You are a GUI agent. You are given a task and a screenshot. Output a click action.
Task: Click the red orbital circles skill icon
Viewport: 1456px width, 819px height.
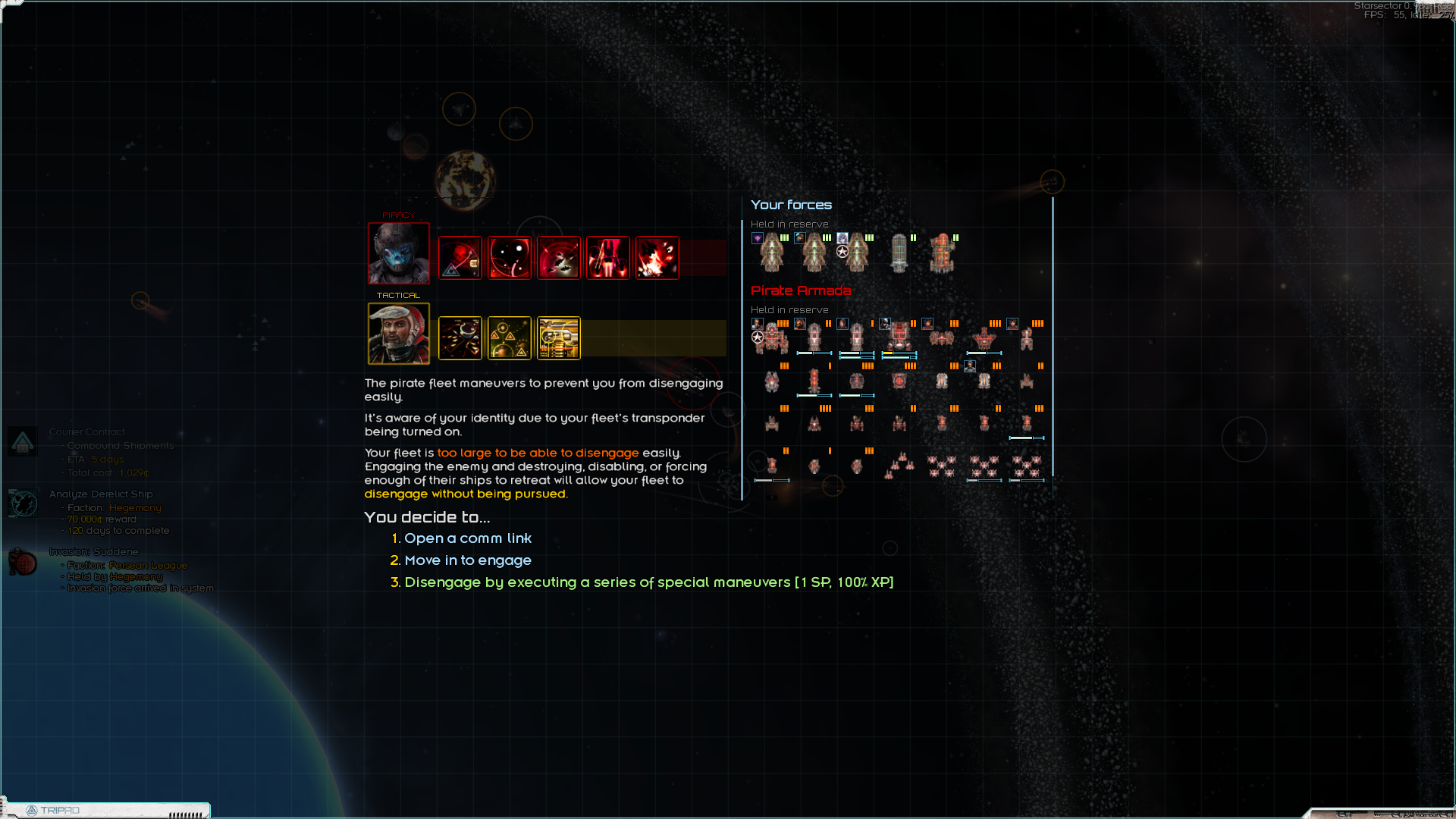pos(510,259)
